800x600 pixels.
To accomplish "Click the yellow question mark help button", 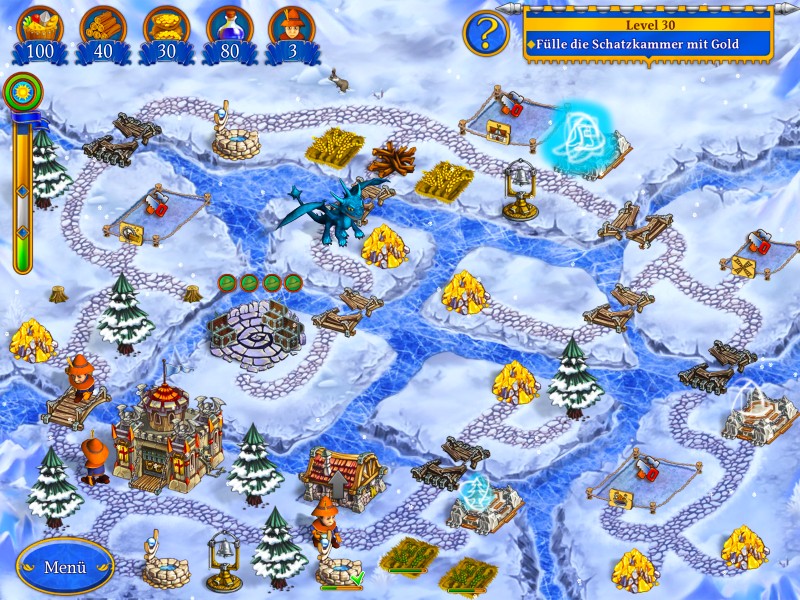I will tap(484, 33).
